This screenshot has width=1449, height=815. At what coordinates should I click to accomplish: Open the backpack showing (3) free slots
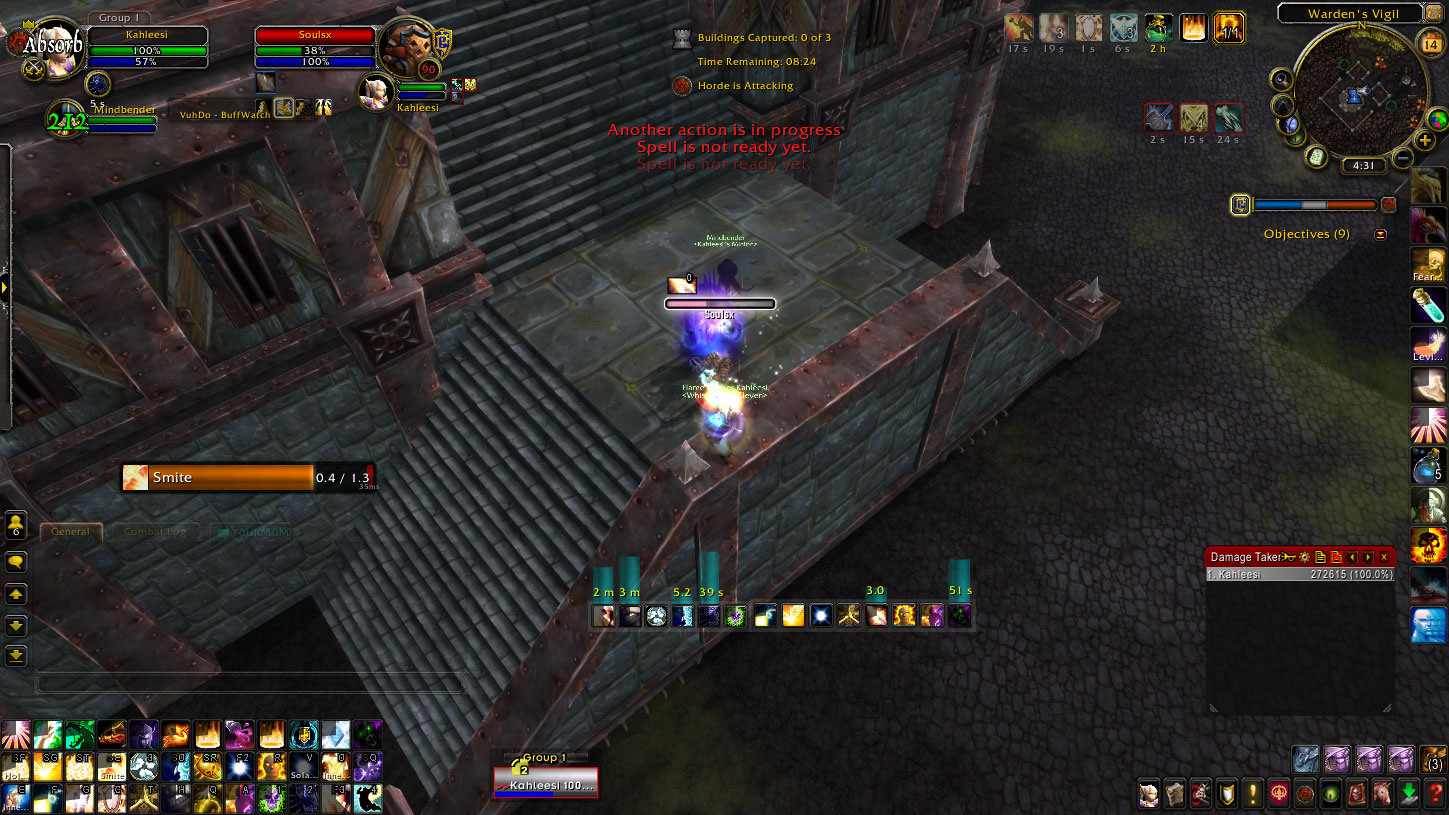click(x=1433, y=759)
